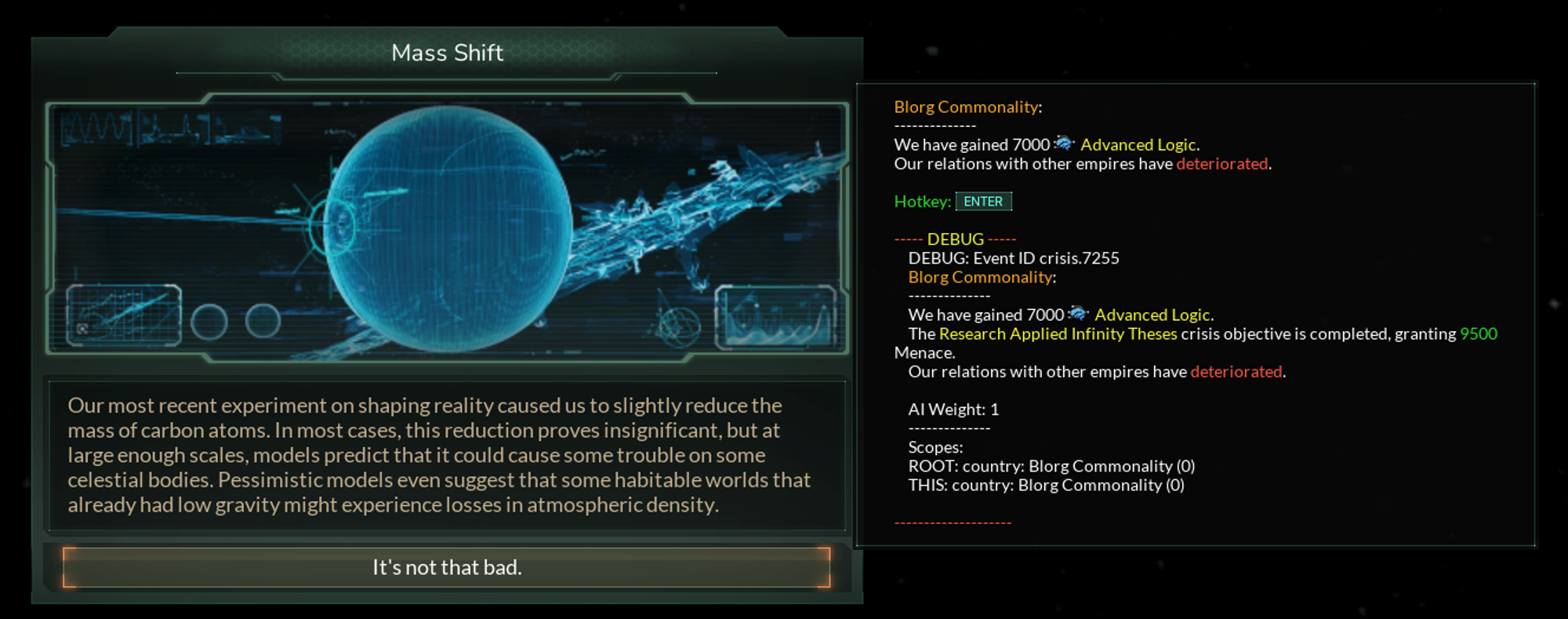Choose the 'It's not that bad.' option
Viewport: 1568px width, 619px height.
445,566
